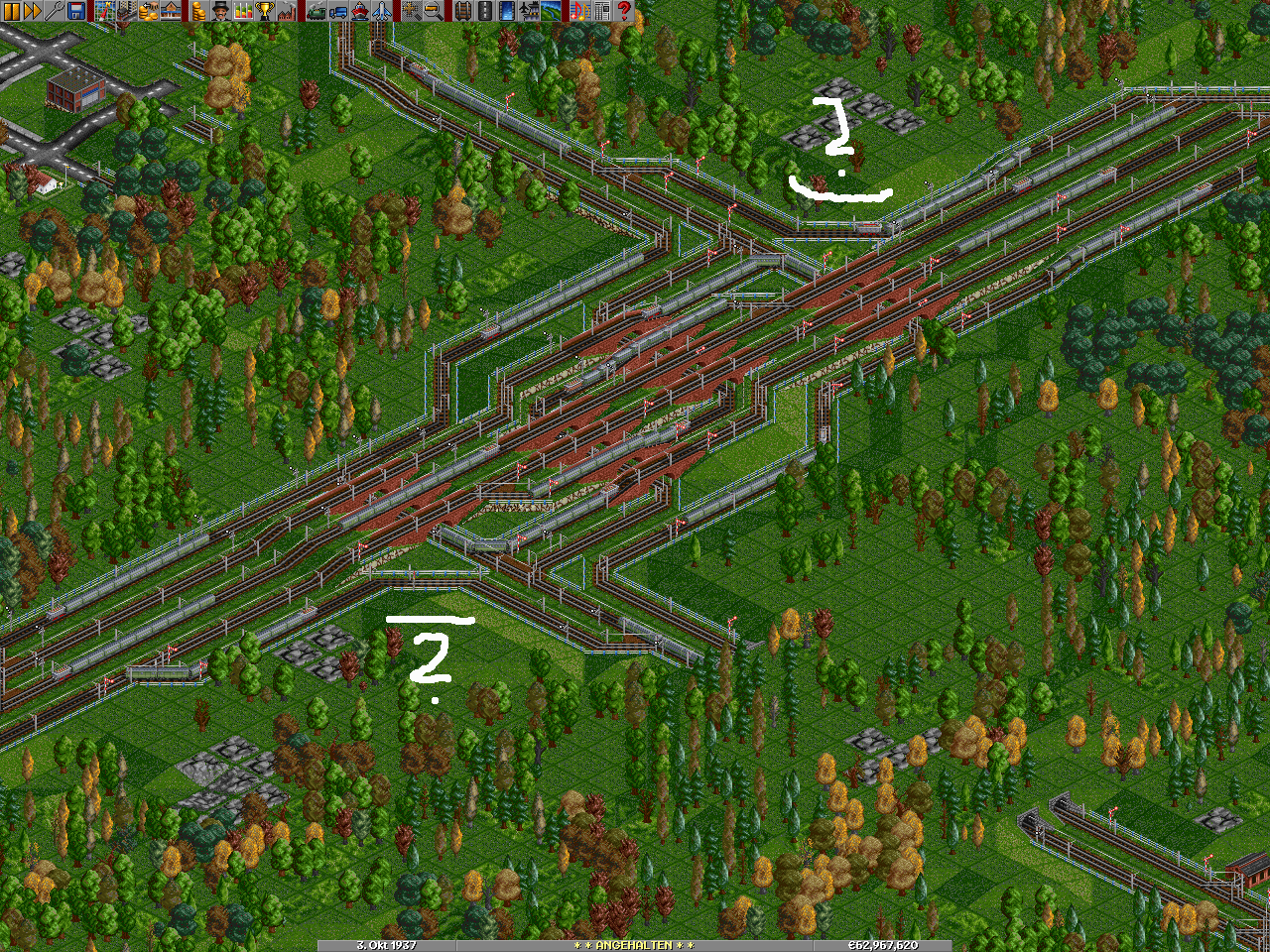
Task: Open the industry directory factory icon
Action: coord(285,11)
